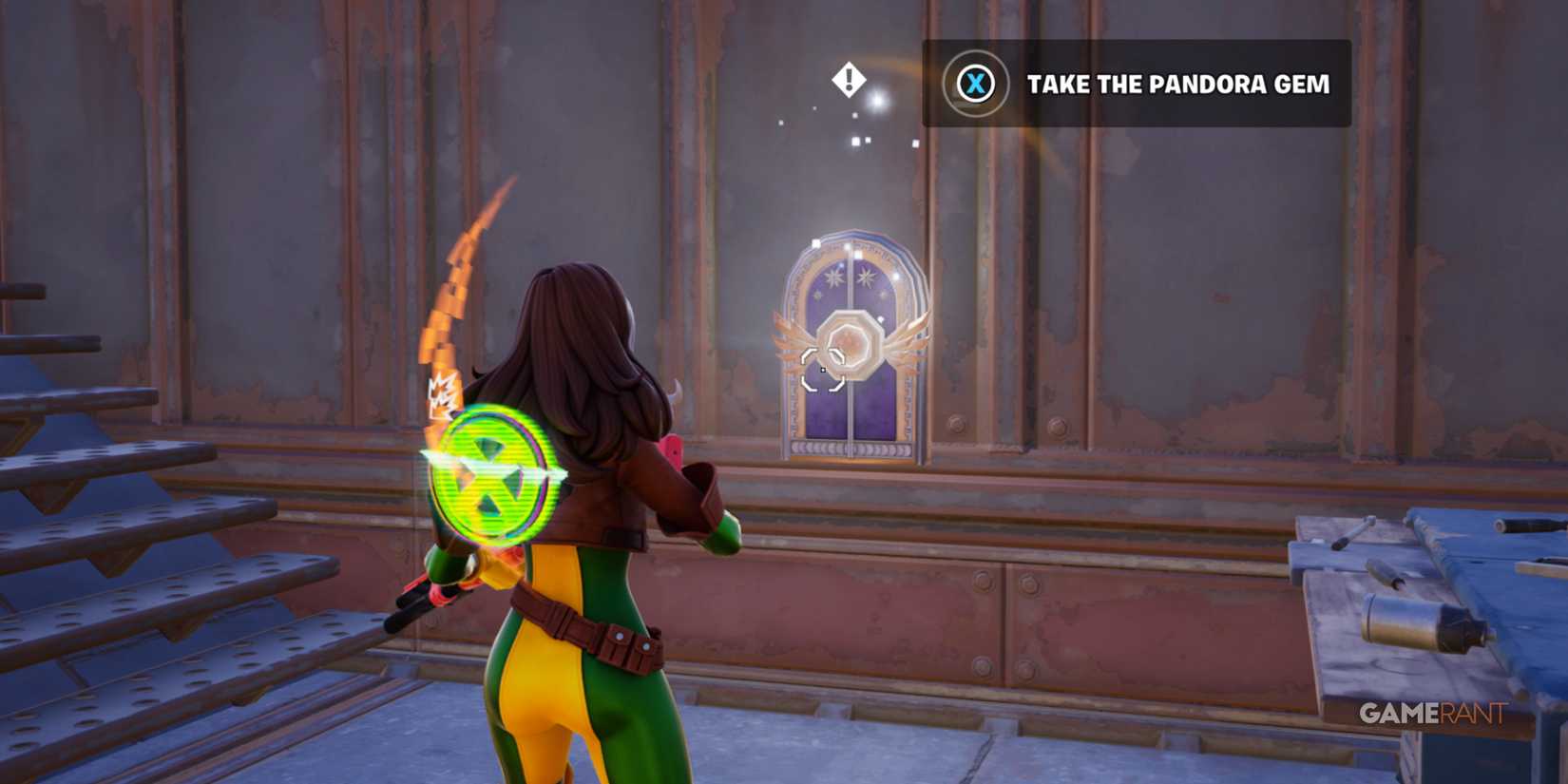
Task: Click the small square marker inside the crosshair
Action: click(823, 371)
